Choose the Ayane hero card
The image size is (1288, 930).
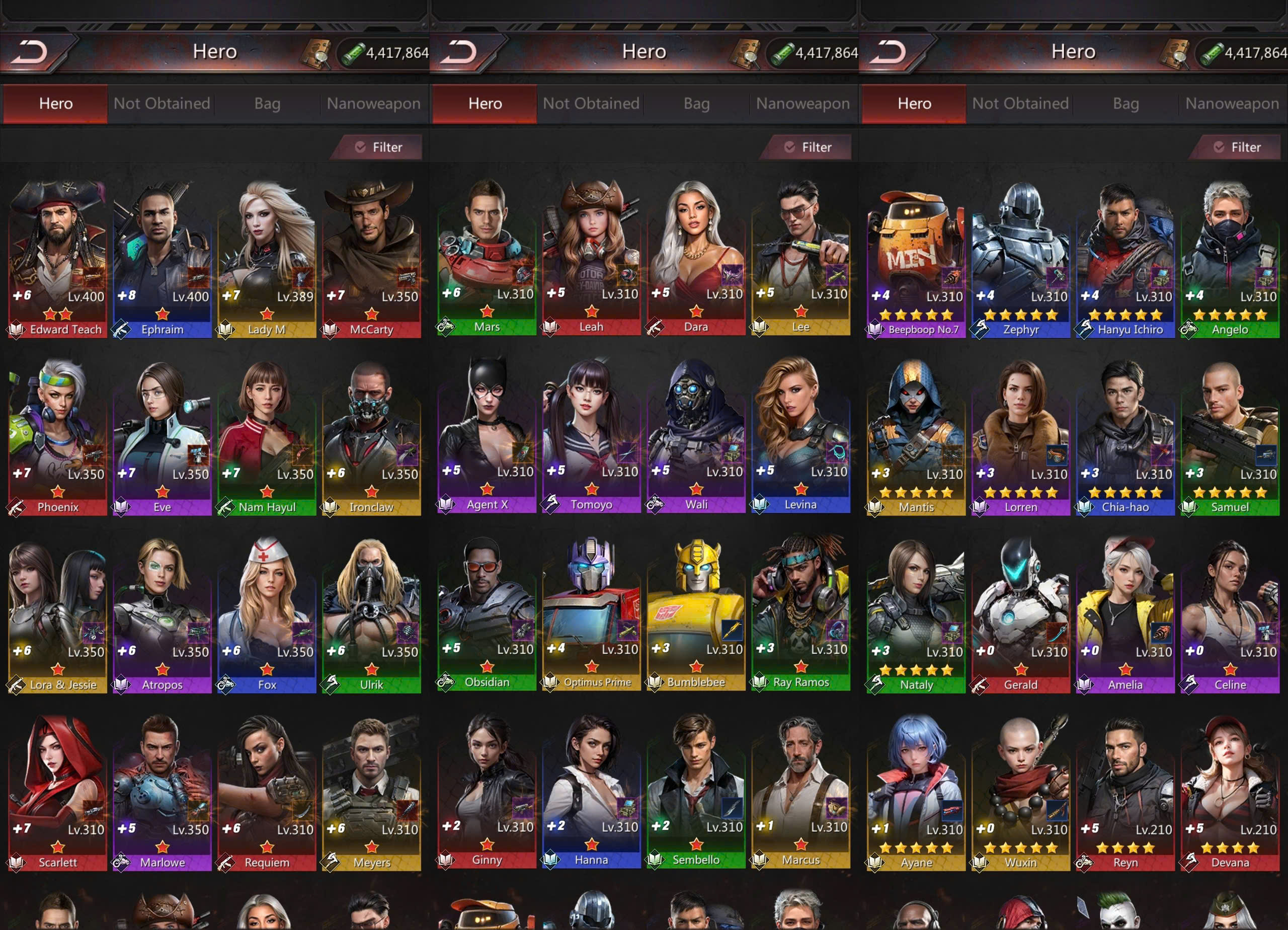(916, 792)
